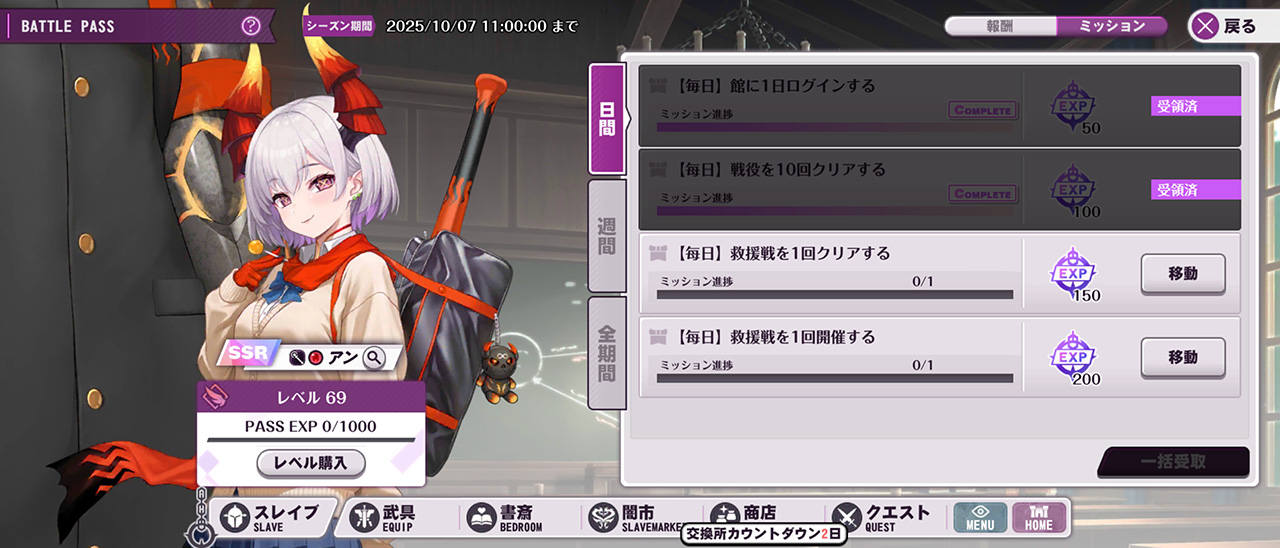The width and height of the screenshot is (1280, 548).
Task: Inspect character アン with the magnifier icon
Action: tap(374, 357)
